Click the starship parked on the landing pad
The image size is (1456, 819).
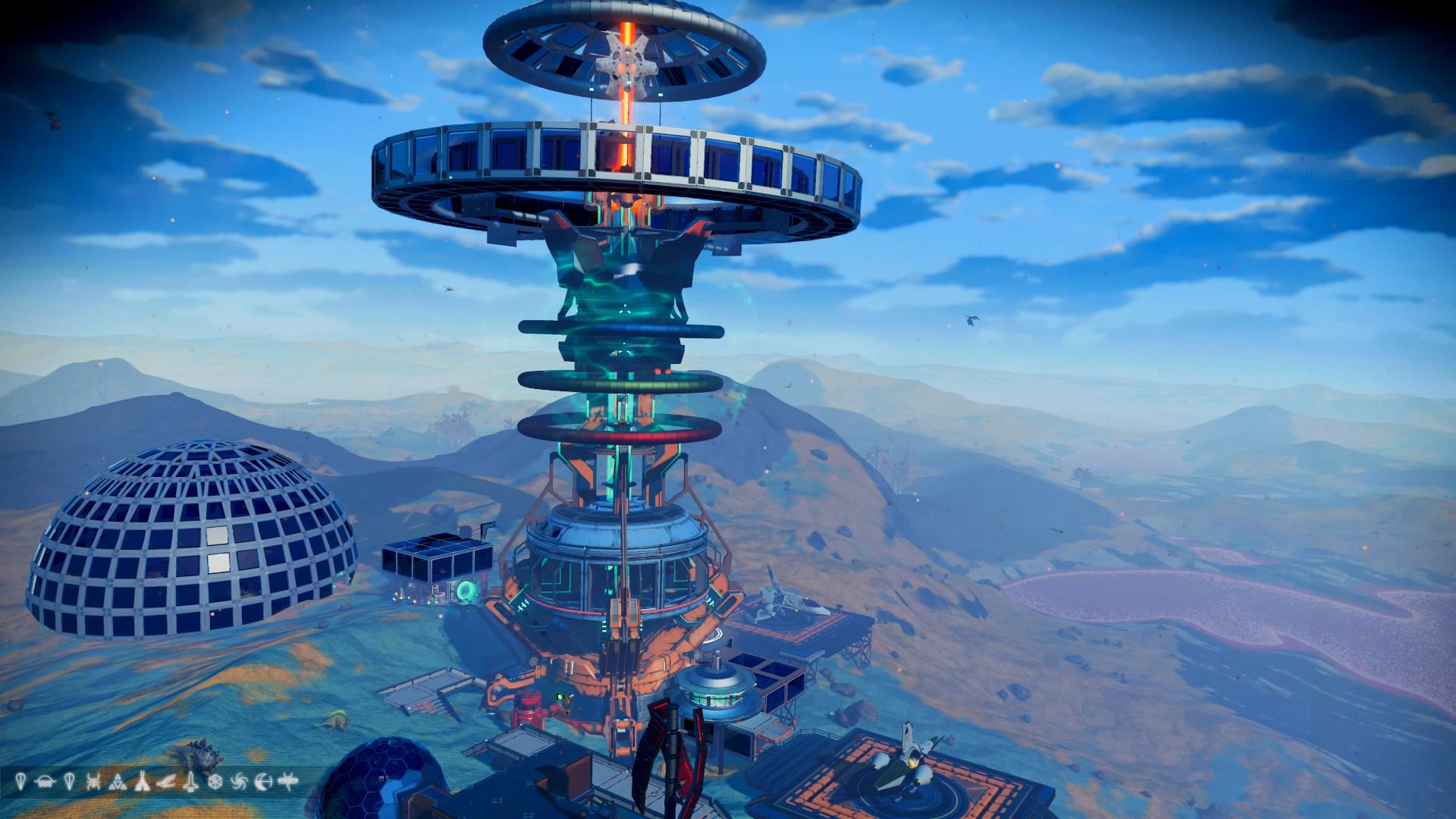(x=910, y=761)
